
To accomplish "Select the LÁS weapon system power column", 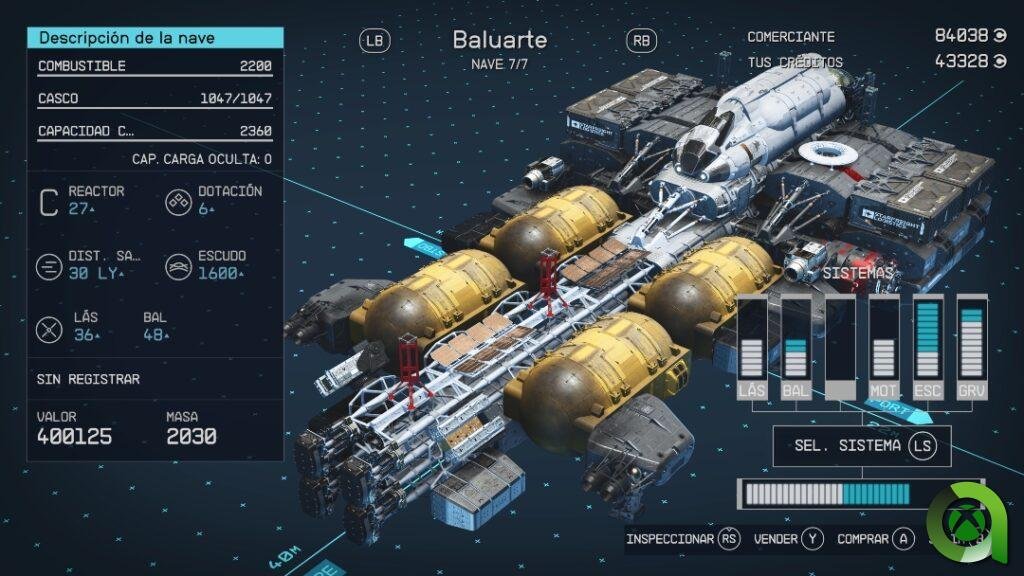I will (752, 346).
